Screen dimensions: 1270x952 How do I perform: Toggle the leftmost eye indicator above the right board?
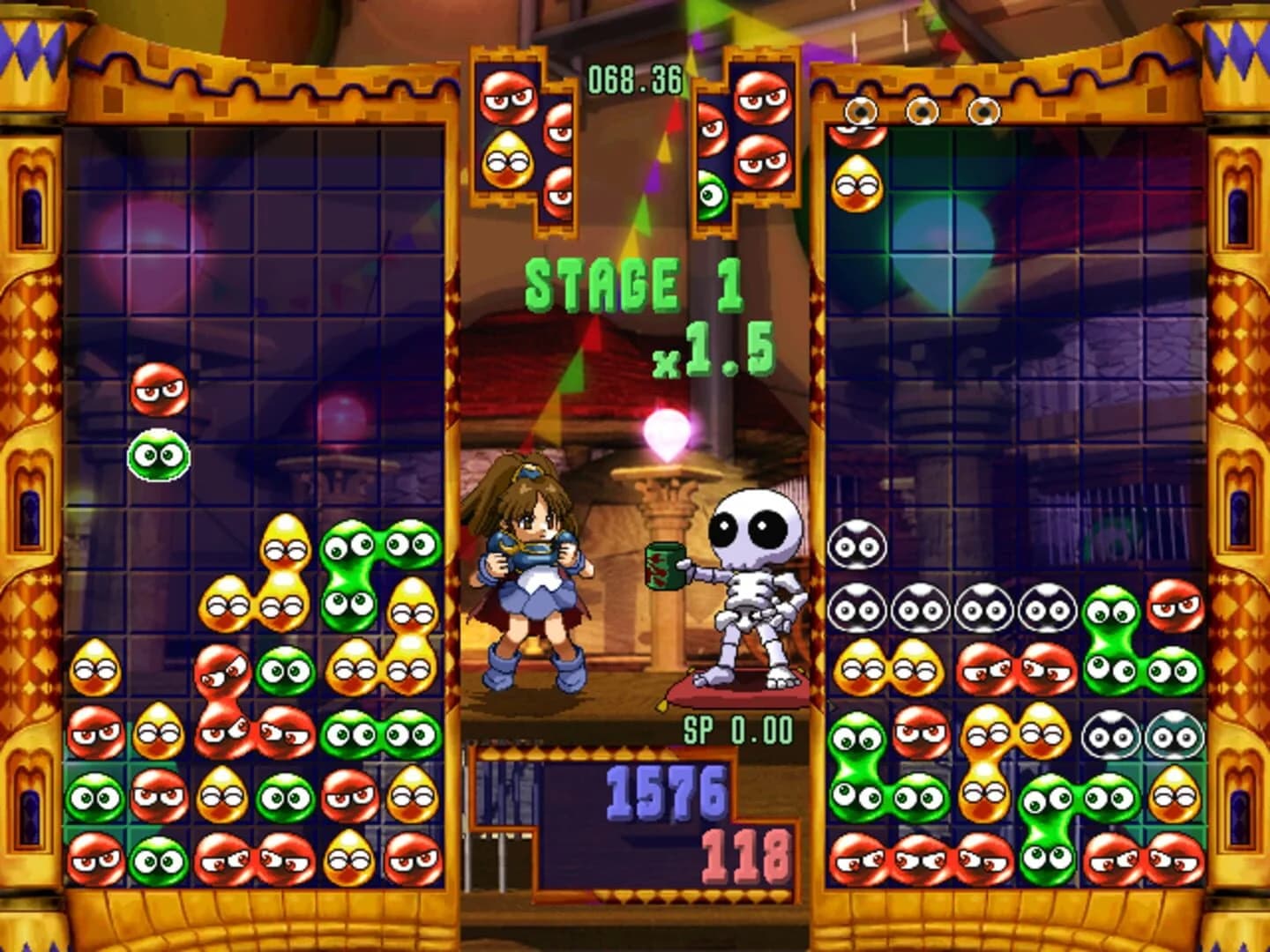[x=860, y=110]
